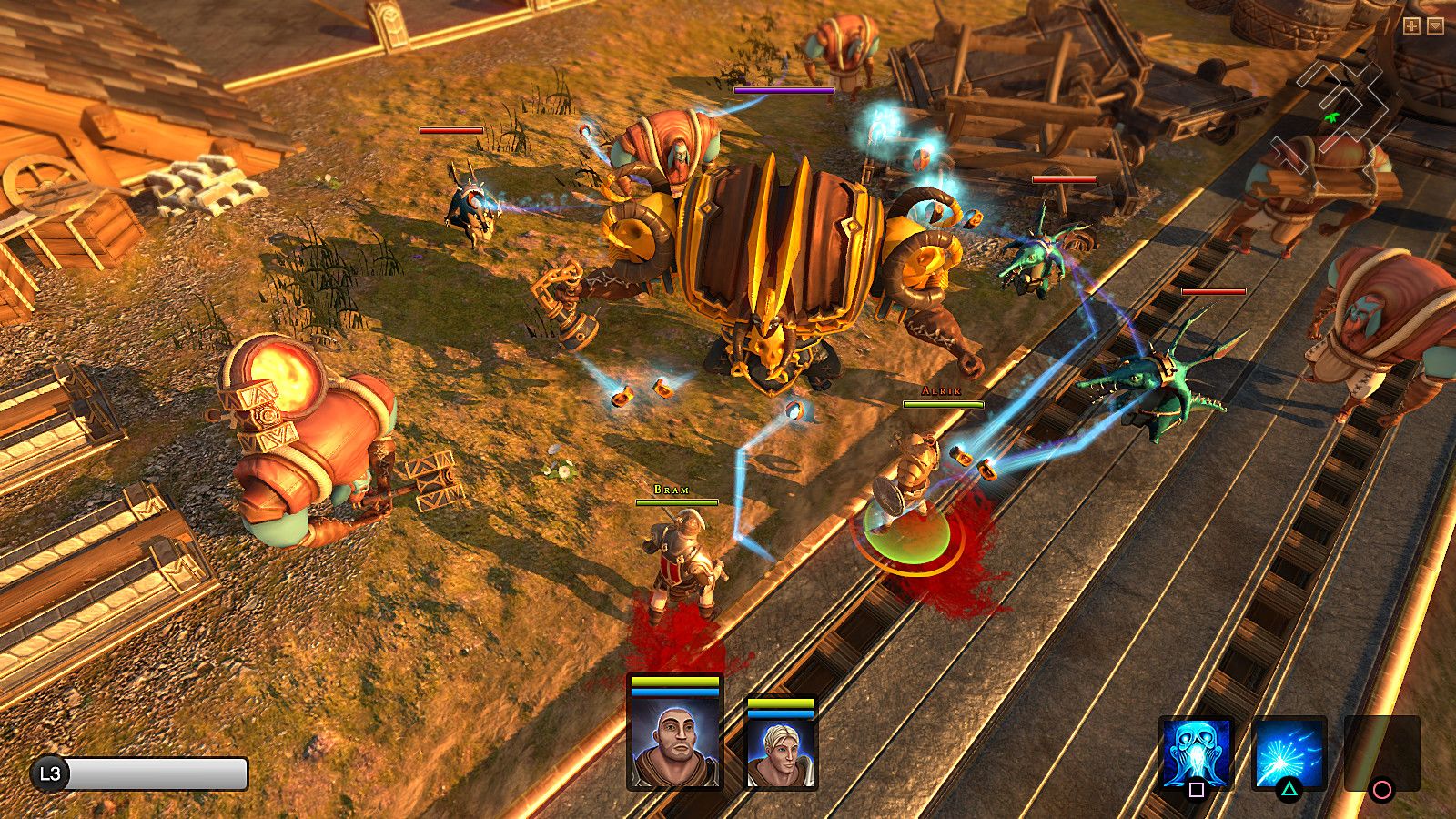Select the empty third ability slot
This screenshot has width=1456, height=819.
pos(1381,753)
